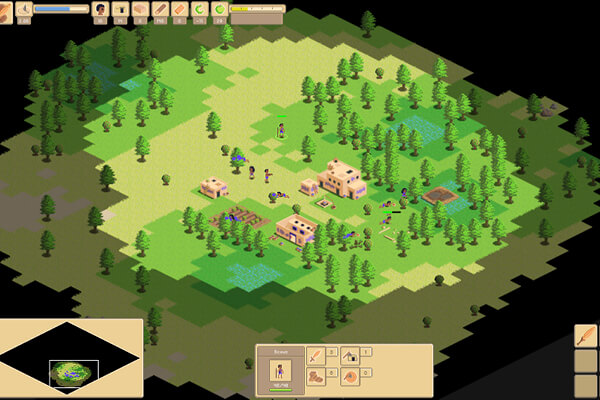The height and width of the screenshot is (400, 600).
Task: Click the hat icon beside the blue bar
Action: (x=23, y=9)
